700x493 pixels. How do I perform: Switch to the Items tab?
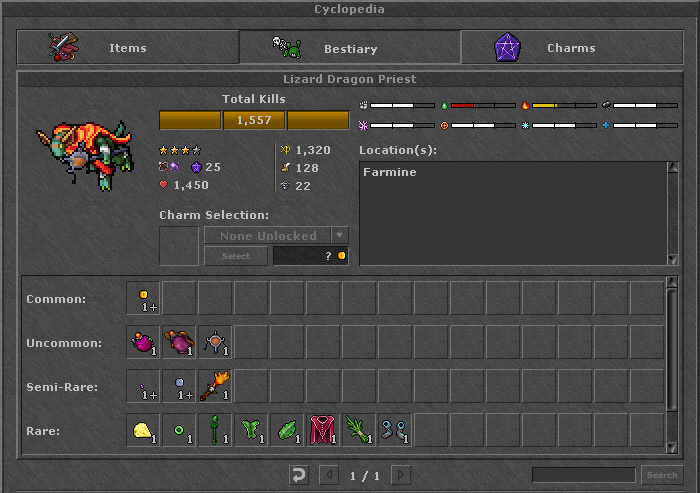click(127, 47)
